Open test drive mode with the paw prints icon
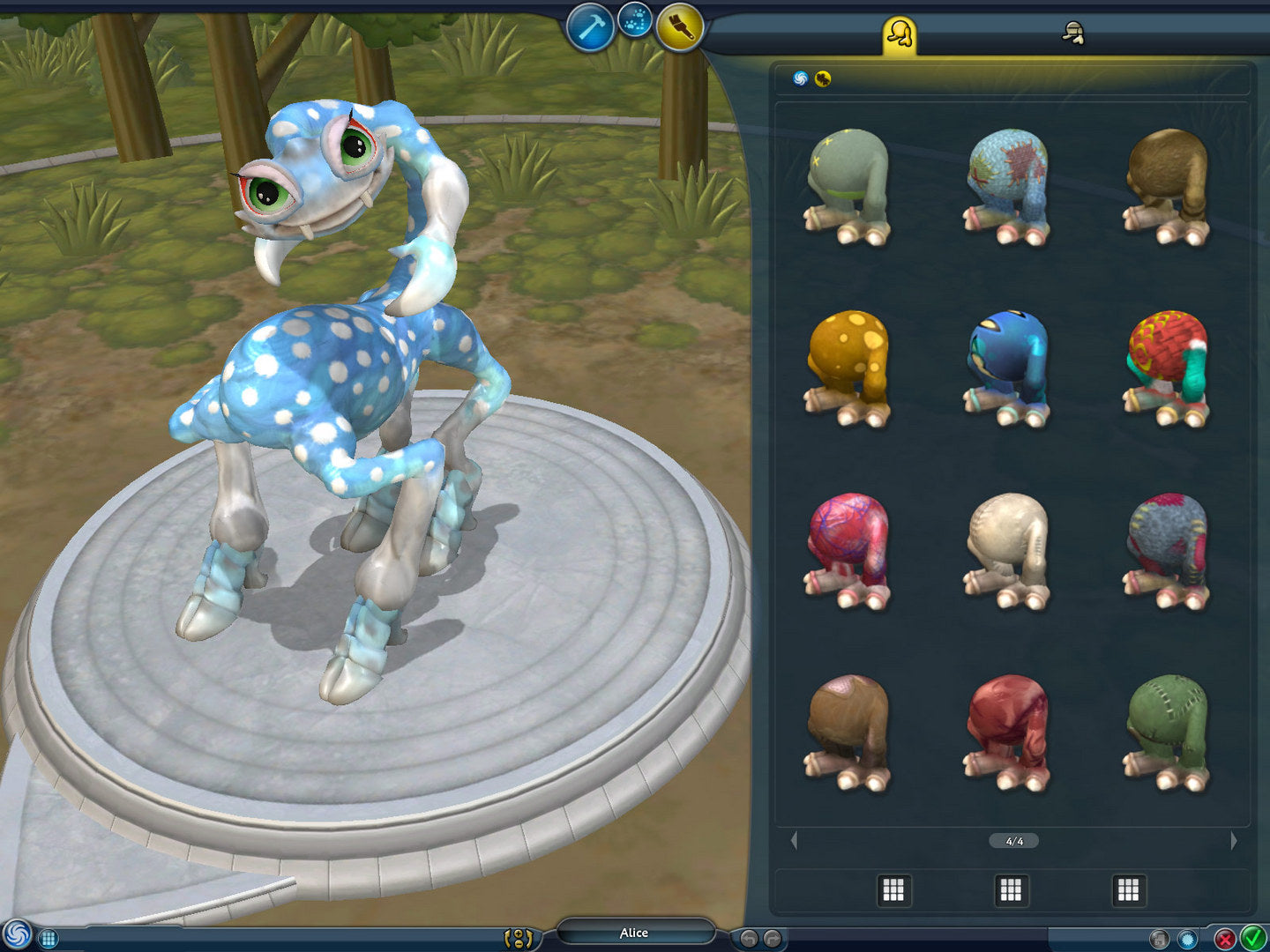Viewport: 1270px width, 952px height. pyautogui.click(x=634, y=21)
